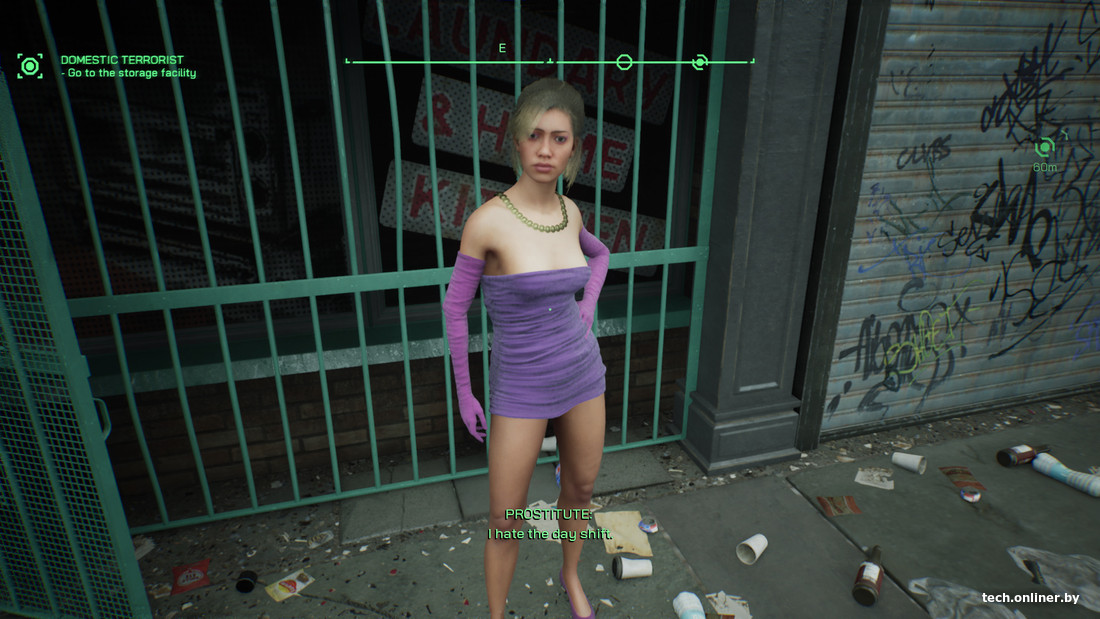Image resolution: width=1100 pixels, height=619 pixels.
Task: Click the 60m waypoint marker
Action: click(1045, 148)
